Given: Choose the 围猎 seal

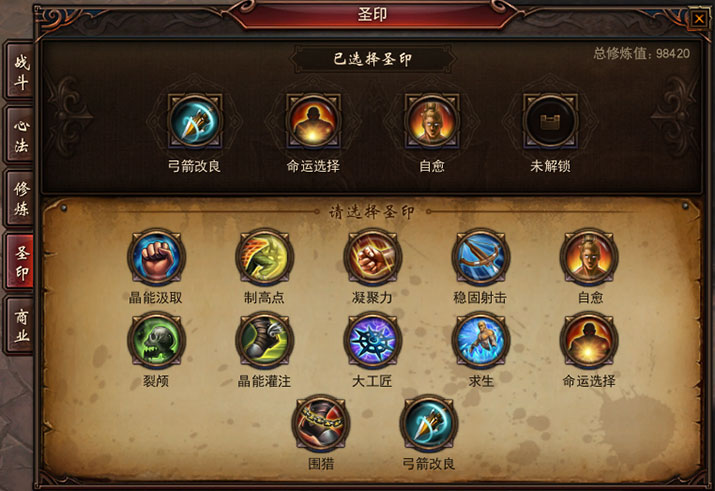Looking at the screenshot, I should pyautogui.click(x=319, y=424).
